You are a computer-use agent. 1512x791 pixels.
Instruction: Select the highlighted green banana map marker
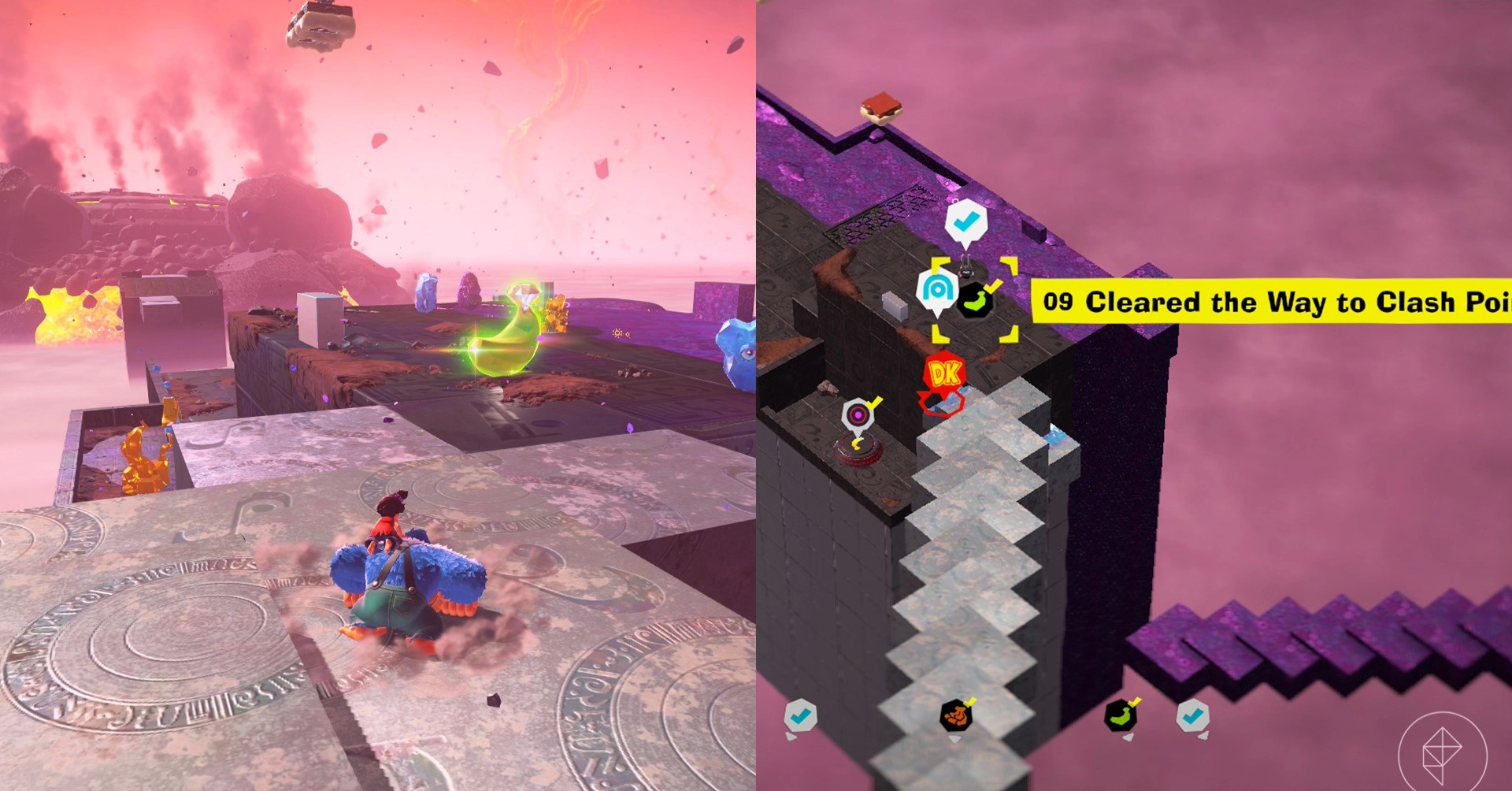coord(975,301)
